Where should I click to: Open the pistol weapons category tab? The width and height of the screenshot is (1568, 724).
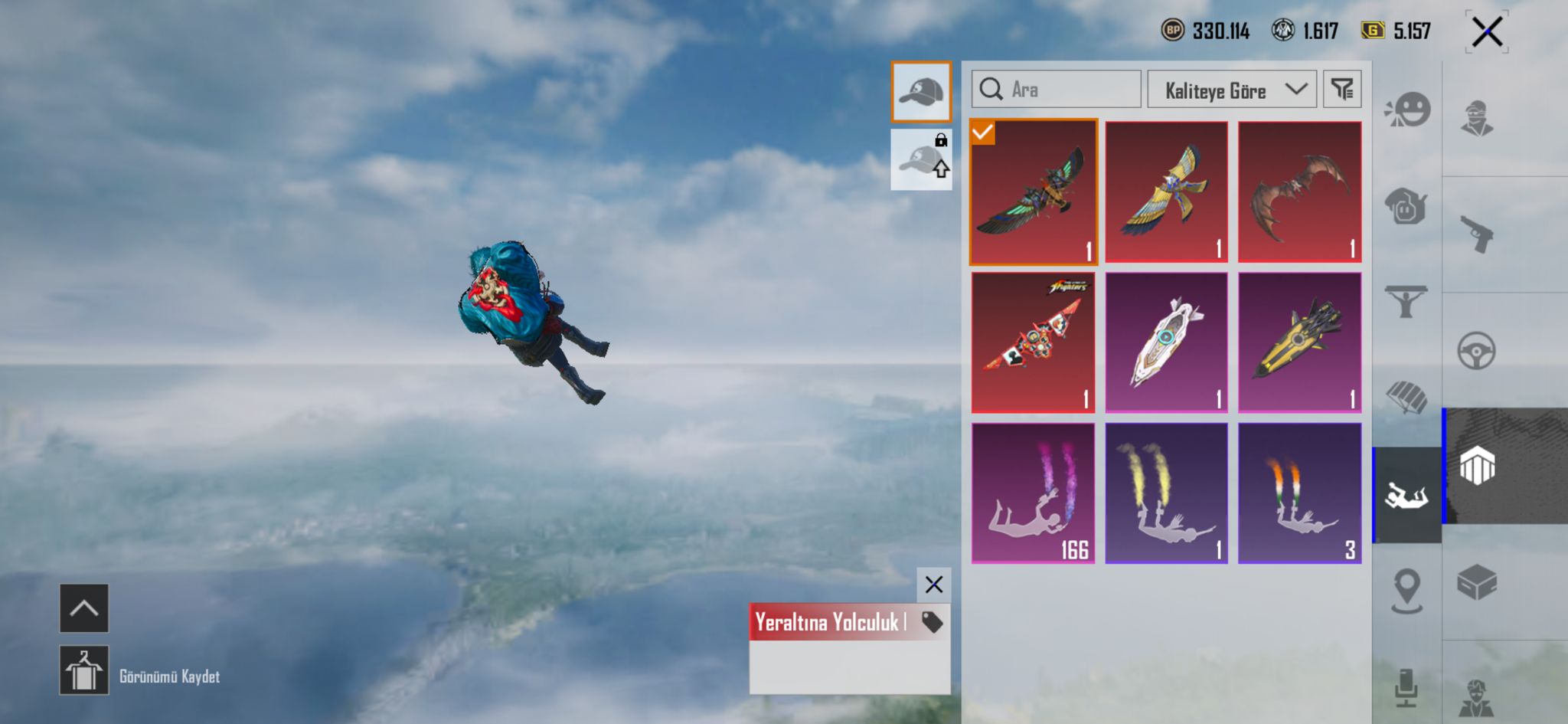click(x=1477, y=234)
